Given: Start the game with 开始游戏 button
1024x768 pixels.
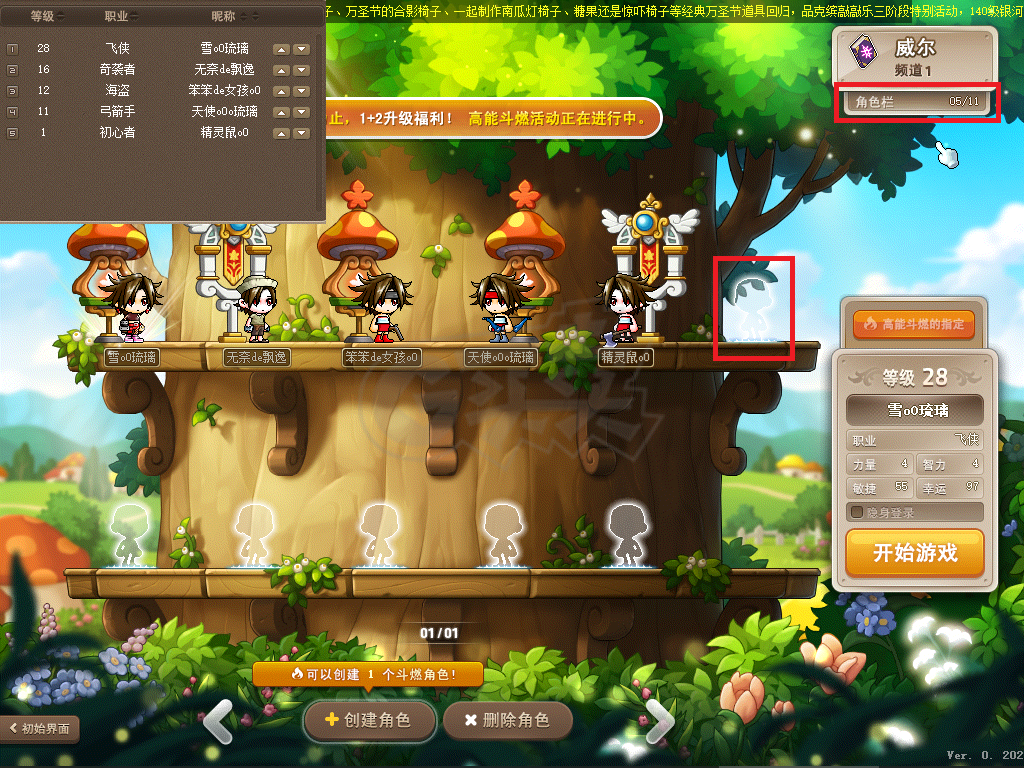Looking at the screenshot, I should [914, 553].
